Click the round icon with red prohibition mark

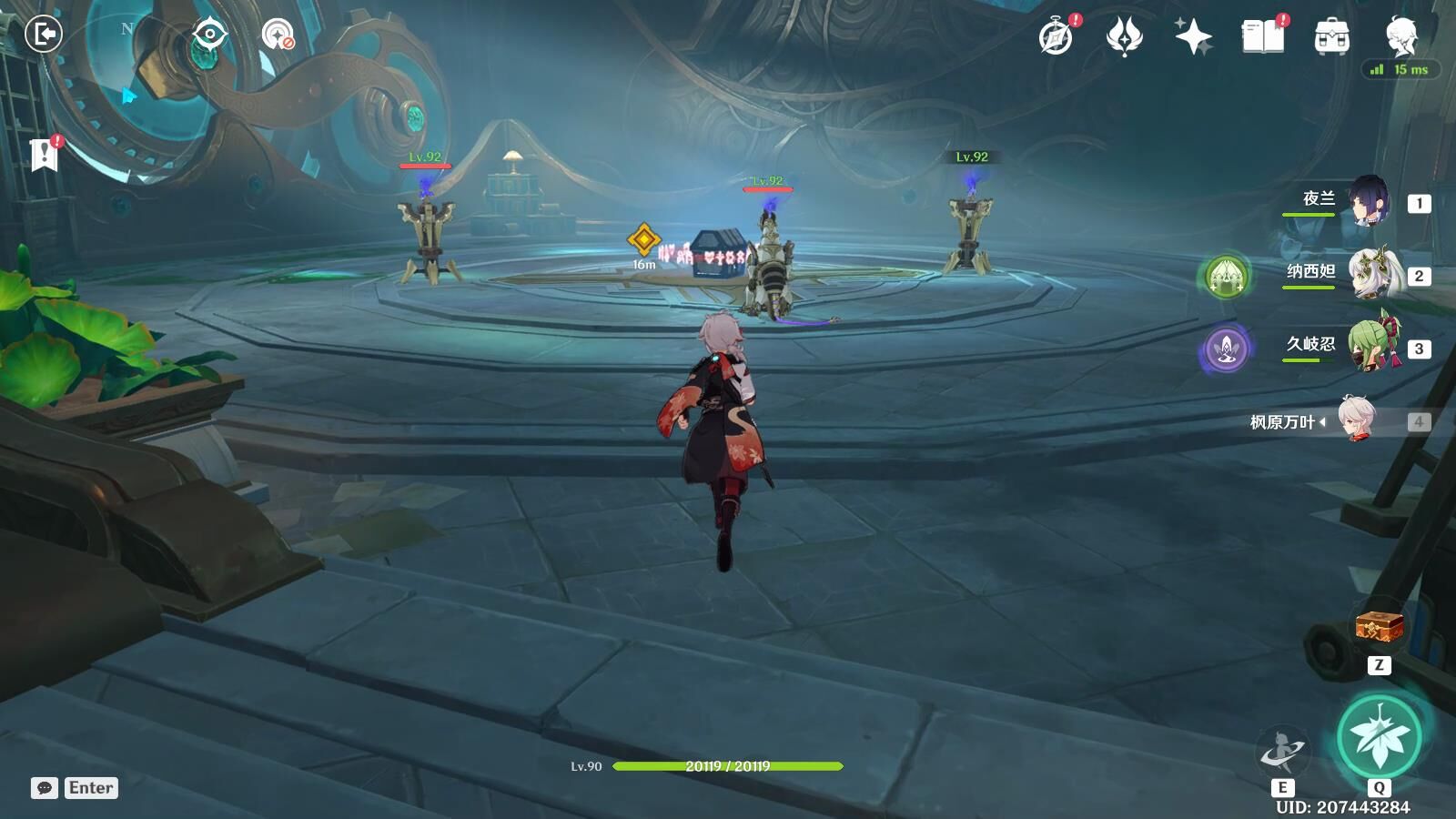pyautogui.click(x=278, y=35)
